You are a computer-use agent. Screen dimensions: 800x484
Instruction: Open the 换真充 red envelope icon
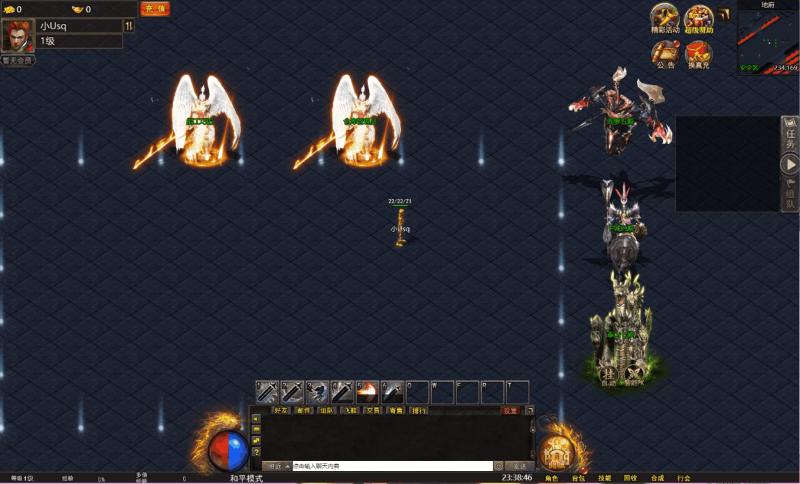[x=699, y=54]
